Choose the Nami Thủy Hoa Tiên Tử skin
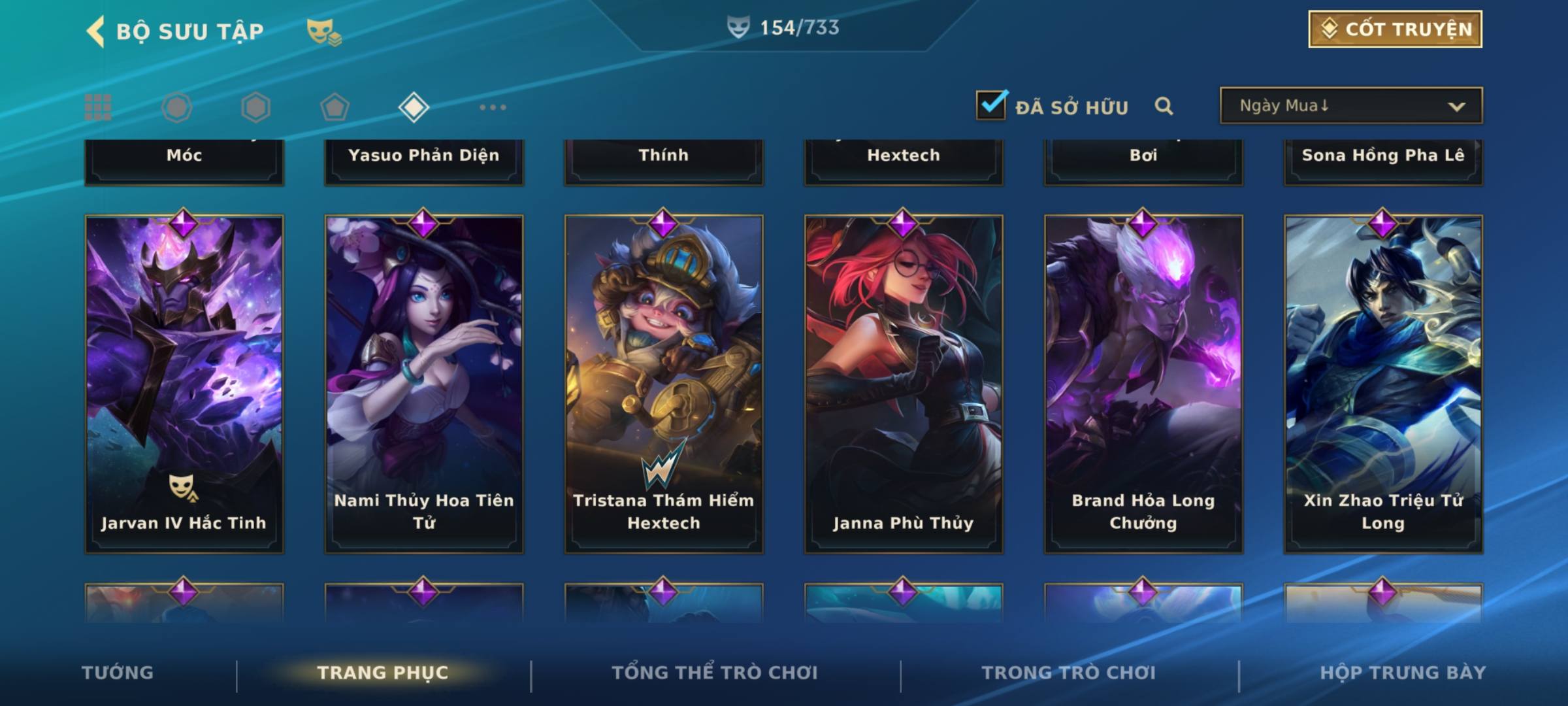This screenshot has height=706, width=1568. tap(424, 384)
